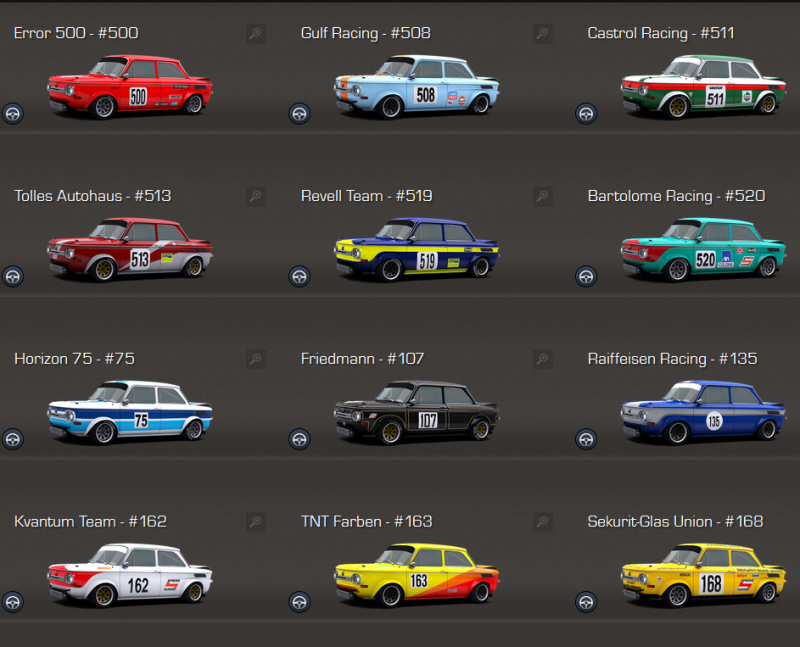Click the magnifier icon beside Gulf Racing

point(543,34)
